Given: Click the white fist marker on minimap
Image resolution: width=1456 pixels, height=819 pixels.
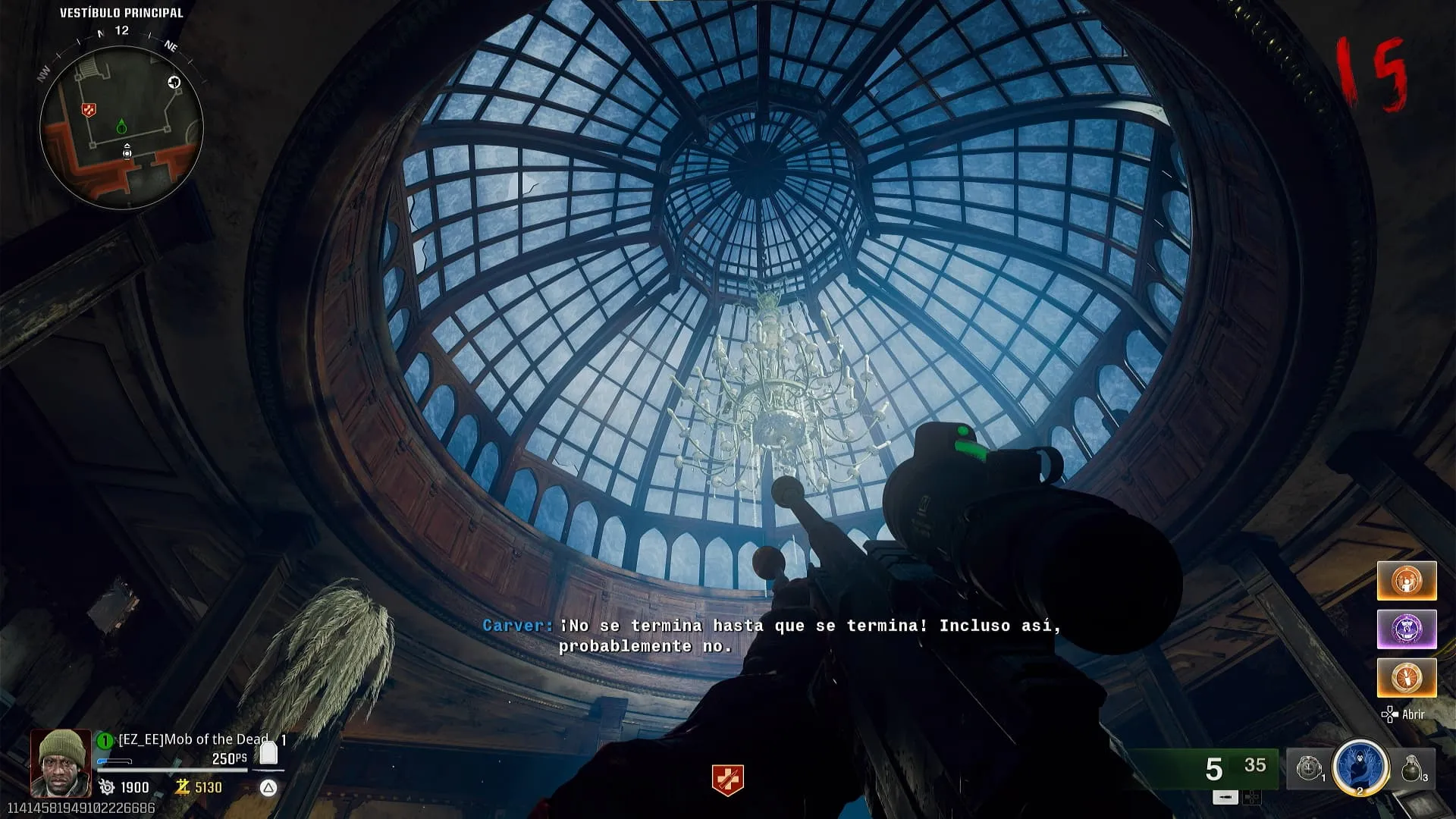Looking at the screenshot, I should tap(174, 83).
